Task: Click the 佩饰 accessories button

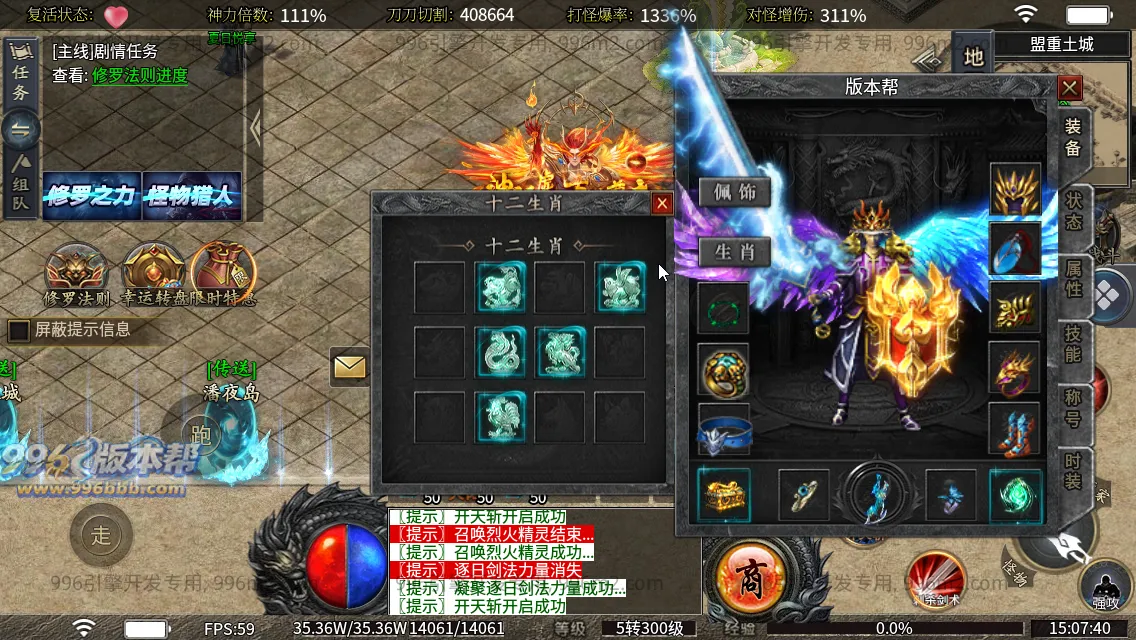Action: [735, 192]
